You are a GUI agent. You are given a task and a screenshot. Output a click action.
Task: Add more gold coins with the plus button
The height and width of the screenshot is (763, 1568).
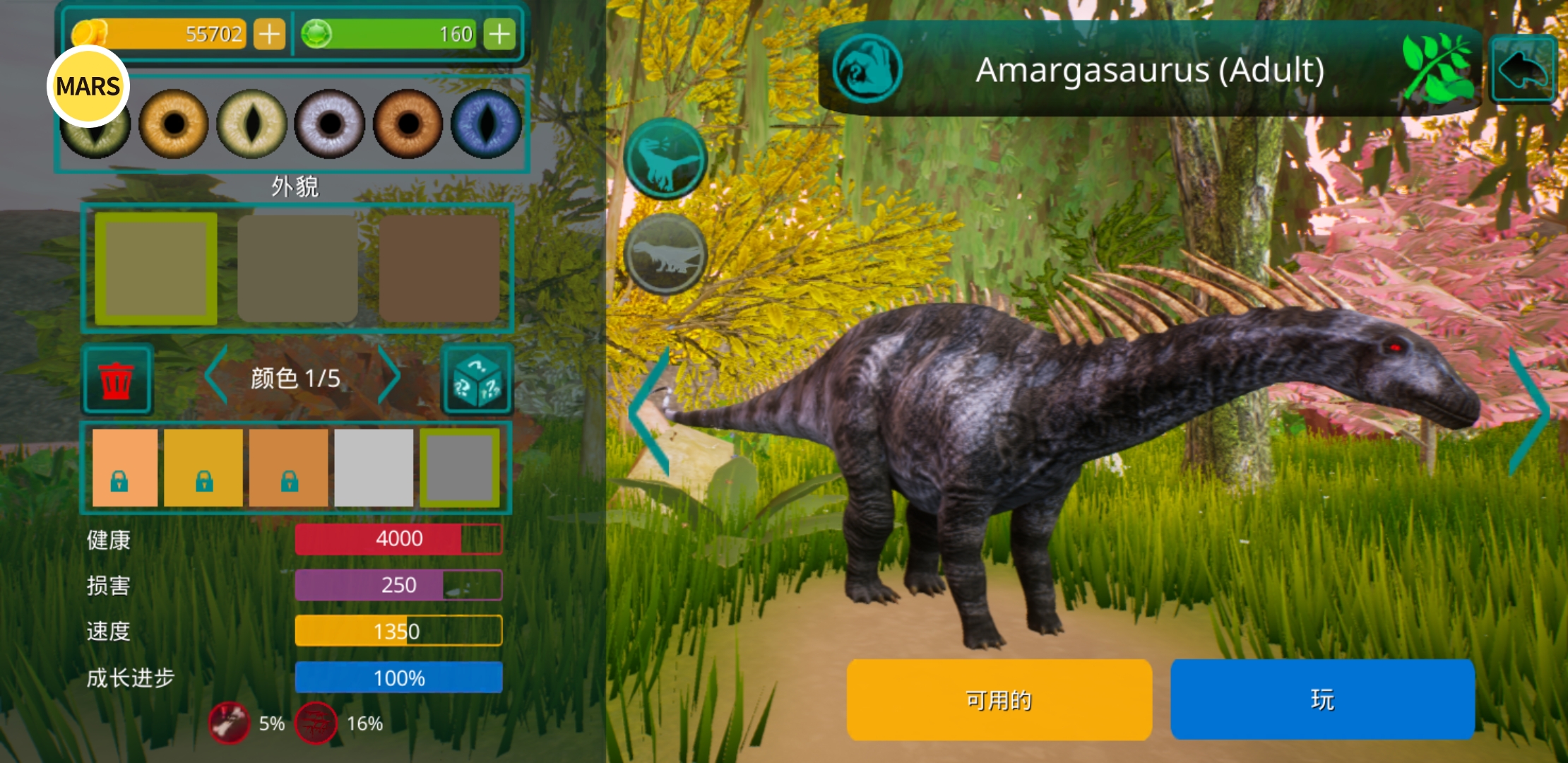tap(269, 34)
